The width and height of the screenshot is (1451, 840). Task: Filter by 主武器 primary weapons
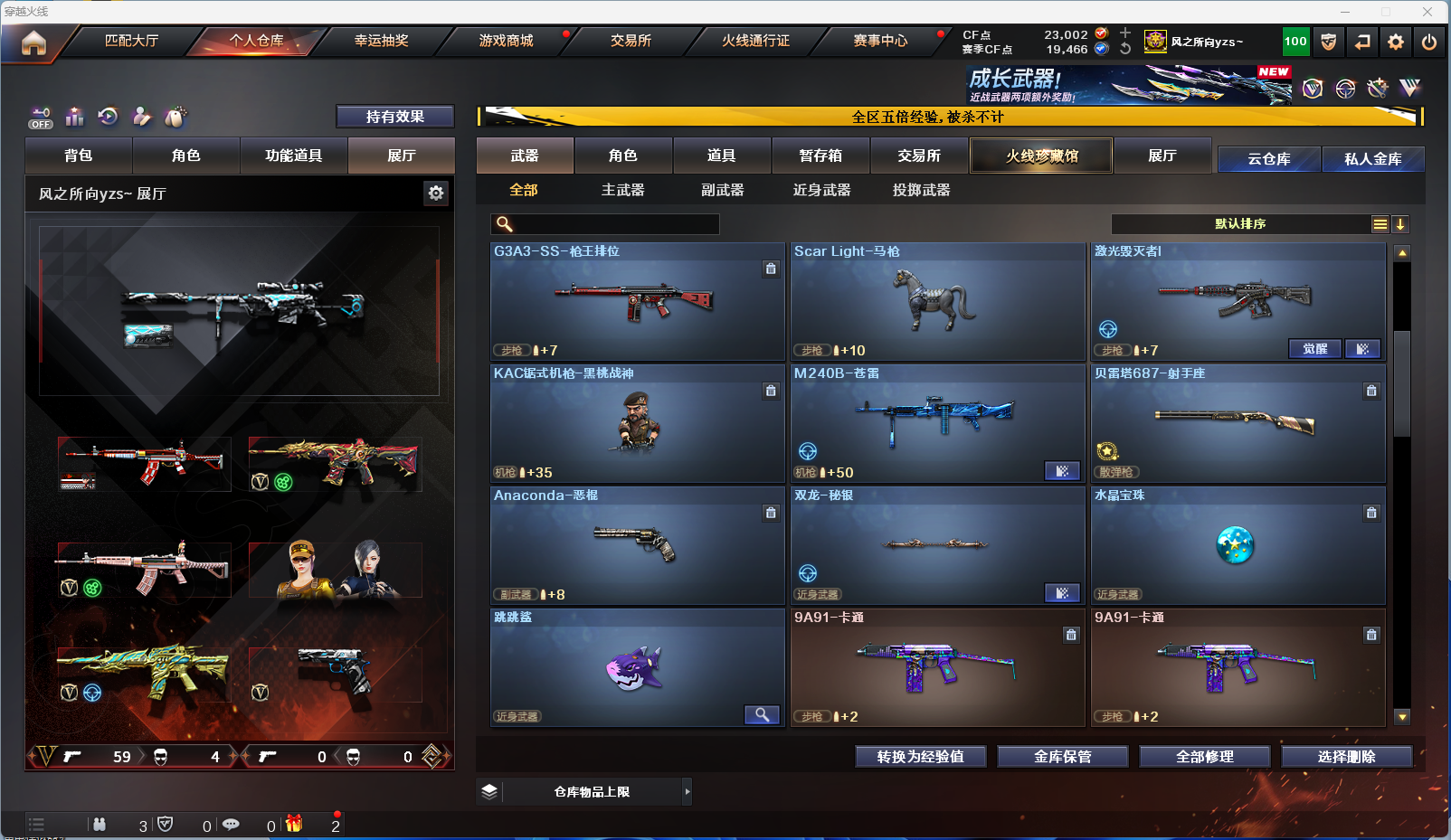(x=622, y=190)
